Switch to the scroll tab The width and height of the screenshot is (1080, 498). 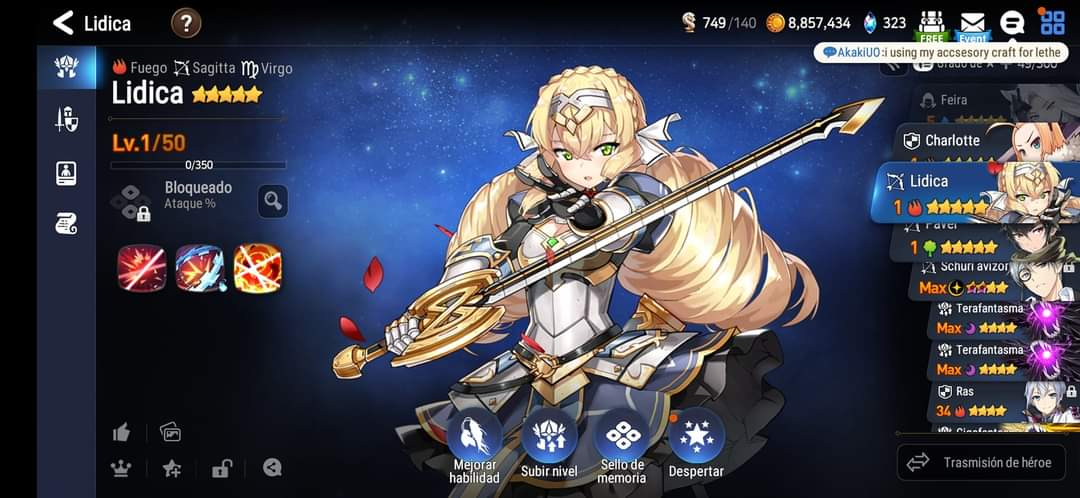click(x=66, y=224)
